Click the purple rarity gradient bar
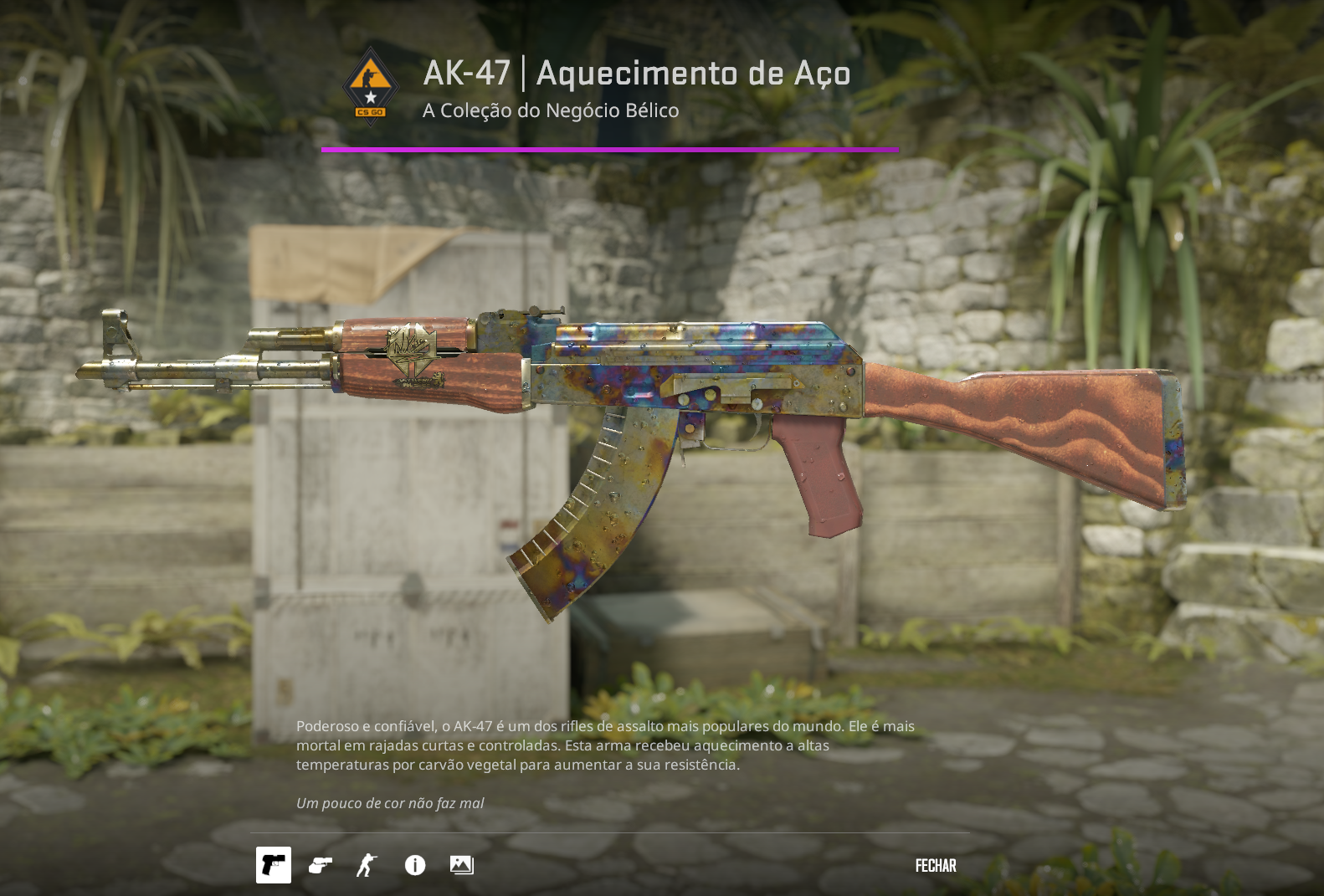Image resolution: width=1324 pixels, height=896 pixels. pyautogui.click(x=610, y=151)
